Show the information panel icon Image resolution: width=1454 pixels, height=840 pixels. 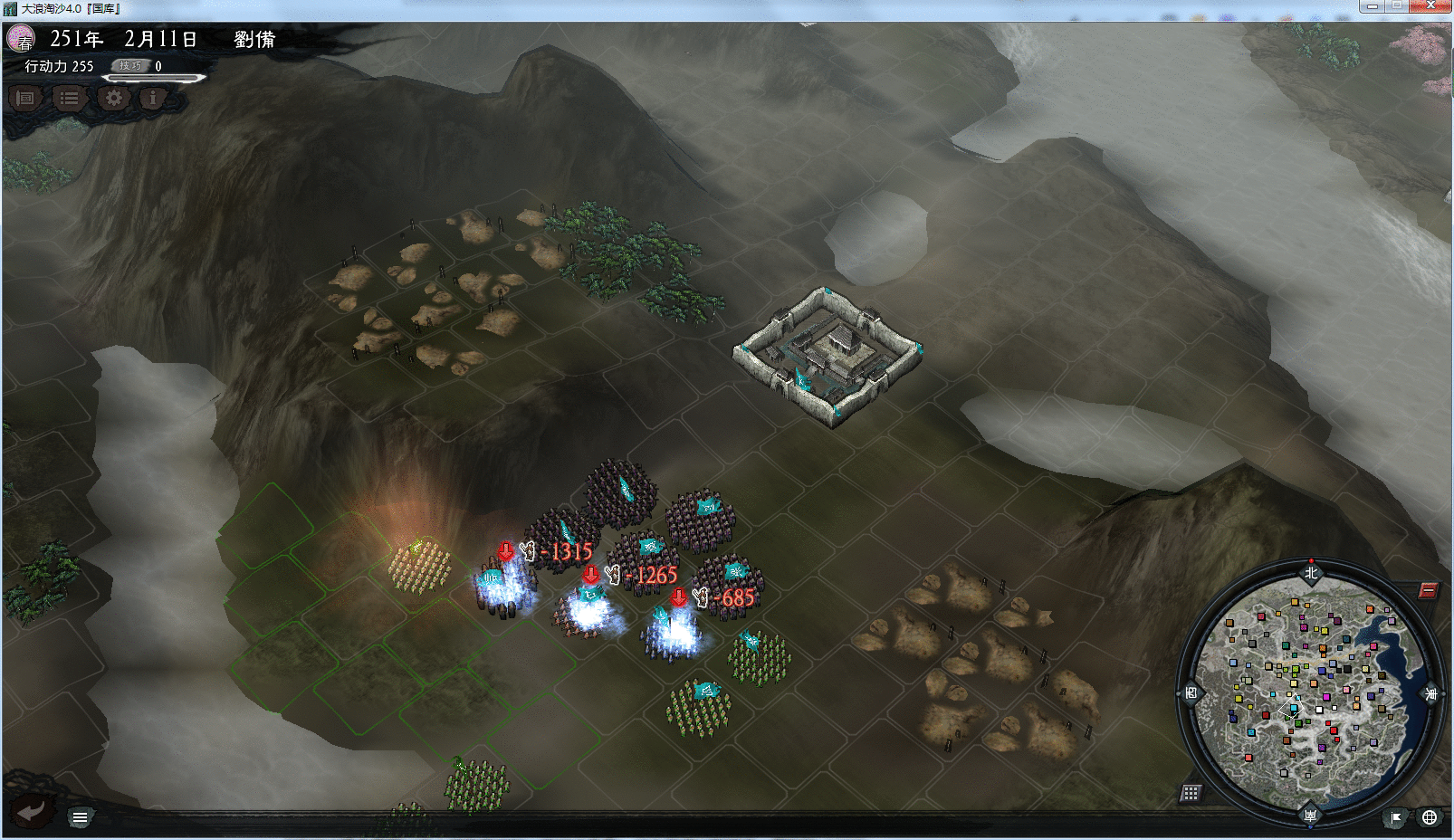(153, 98)
